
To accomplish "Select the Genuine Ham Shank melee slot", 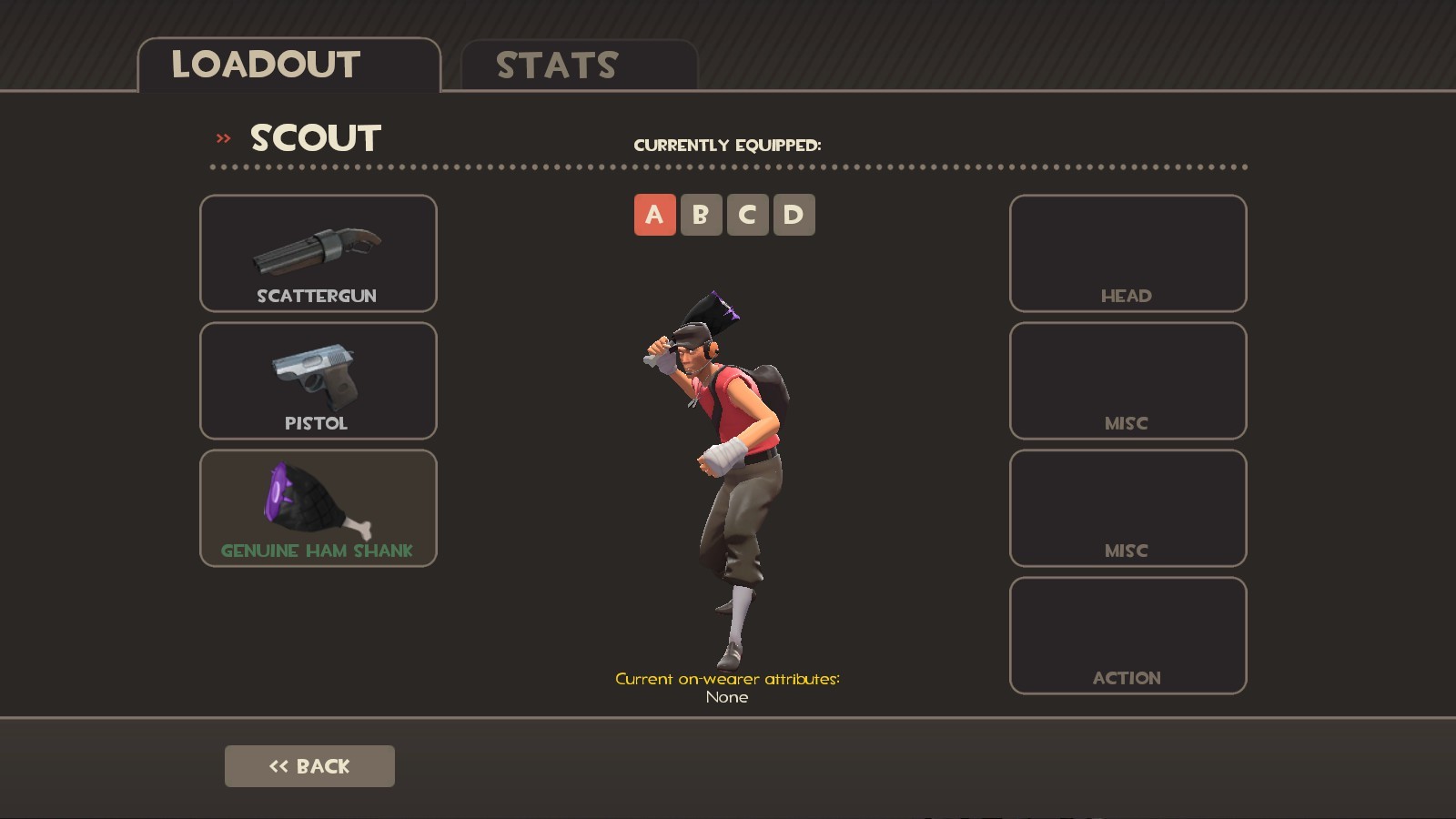I will click(x=318, y=508).
